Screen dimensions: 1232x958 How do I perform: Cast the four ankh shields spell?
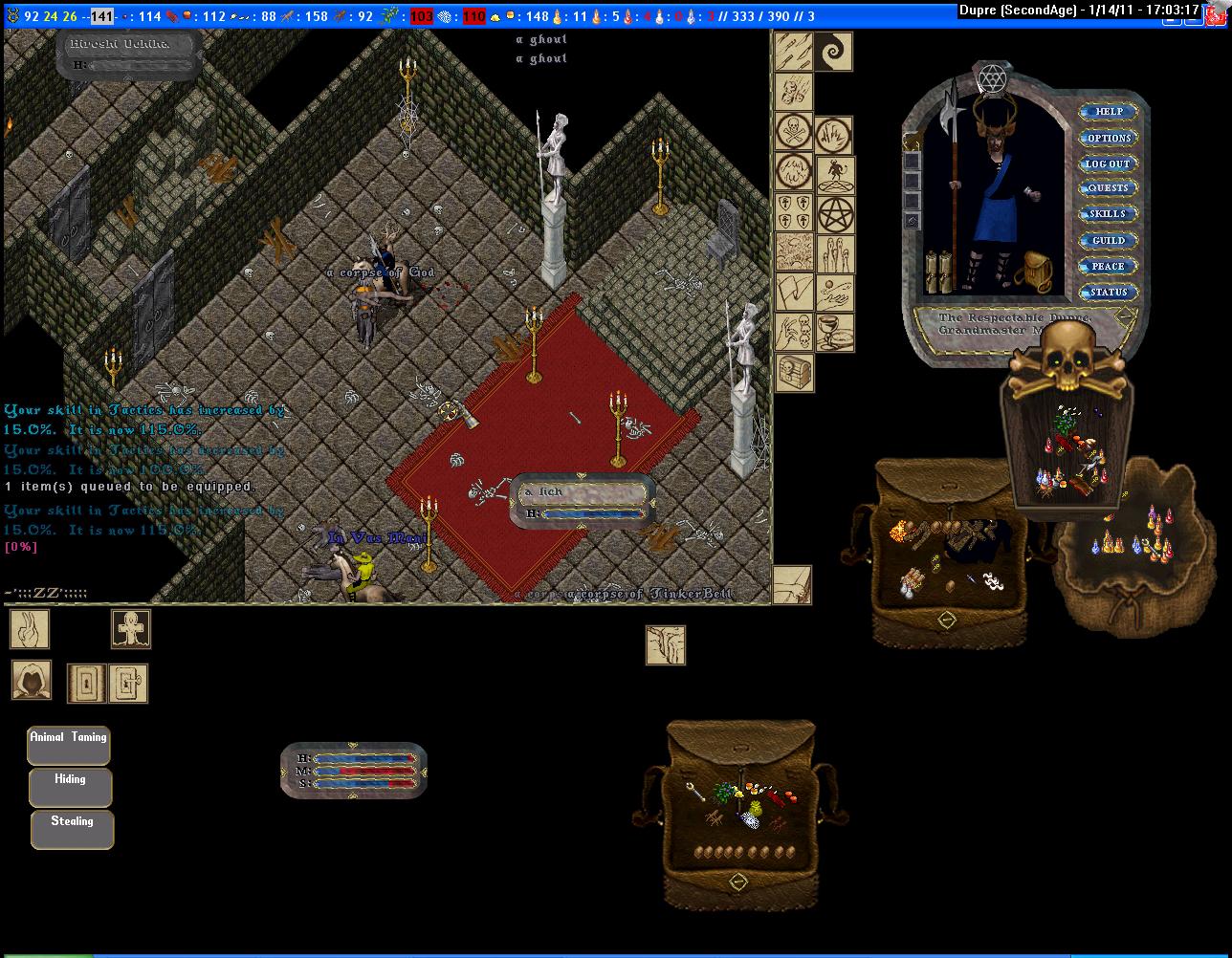click(x=794, y=212)
